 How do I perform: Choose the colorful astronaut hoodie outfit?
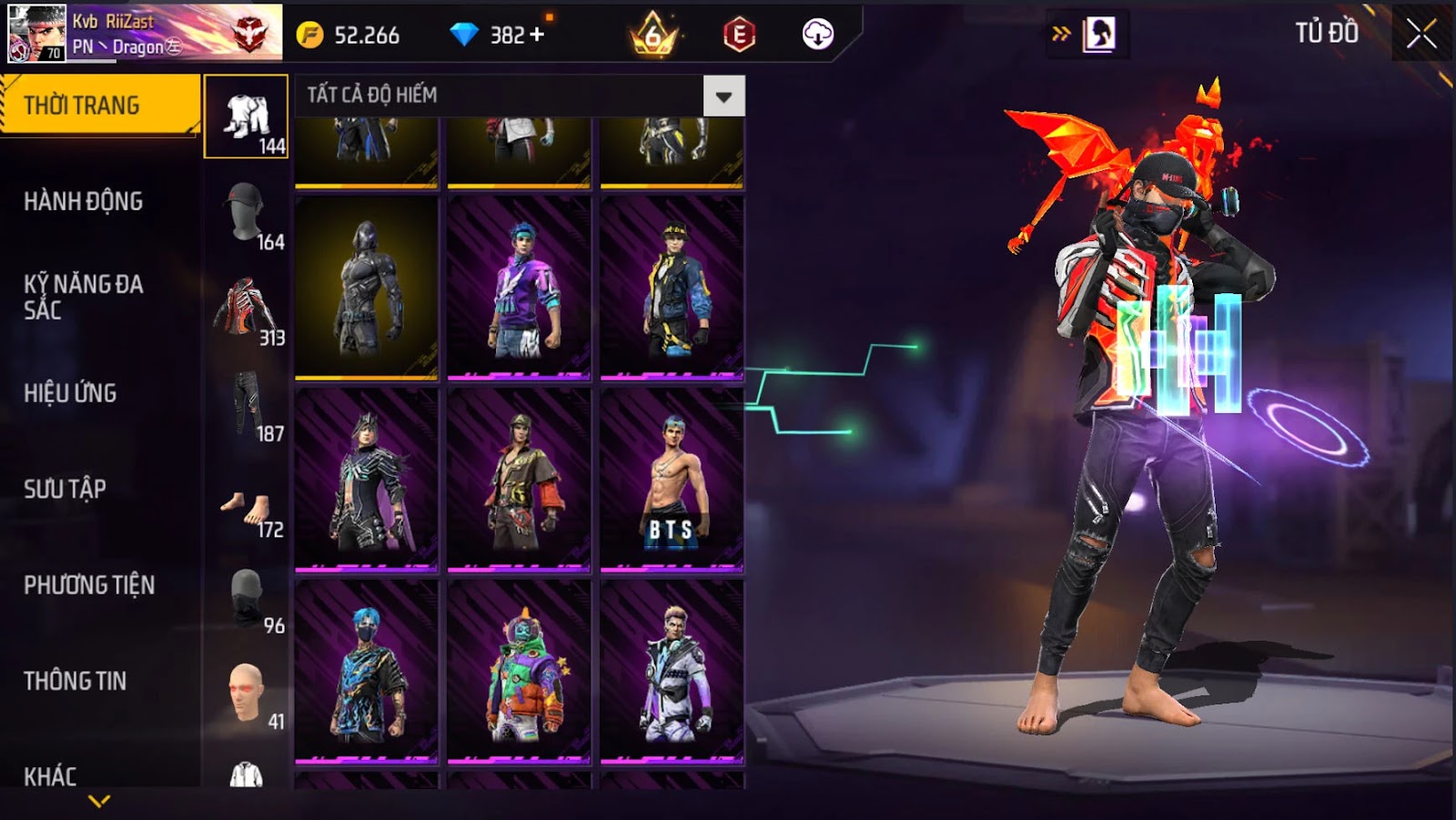519,673
